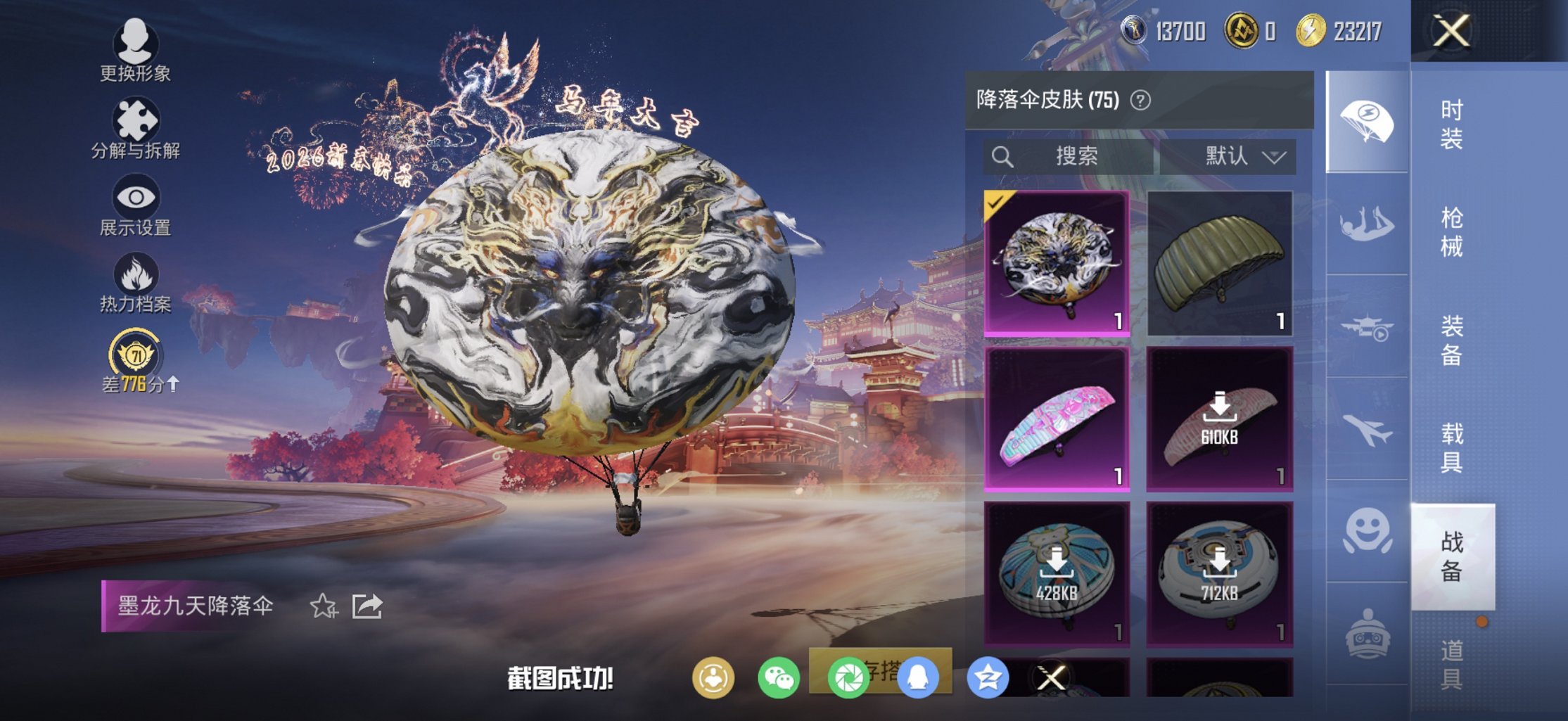This screenshot has height=721, width=1568.
Task: Open the 展示设置 display settings
Action: pos(135,203)
